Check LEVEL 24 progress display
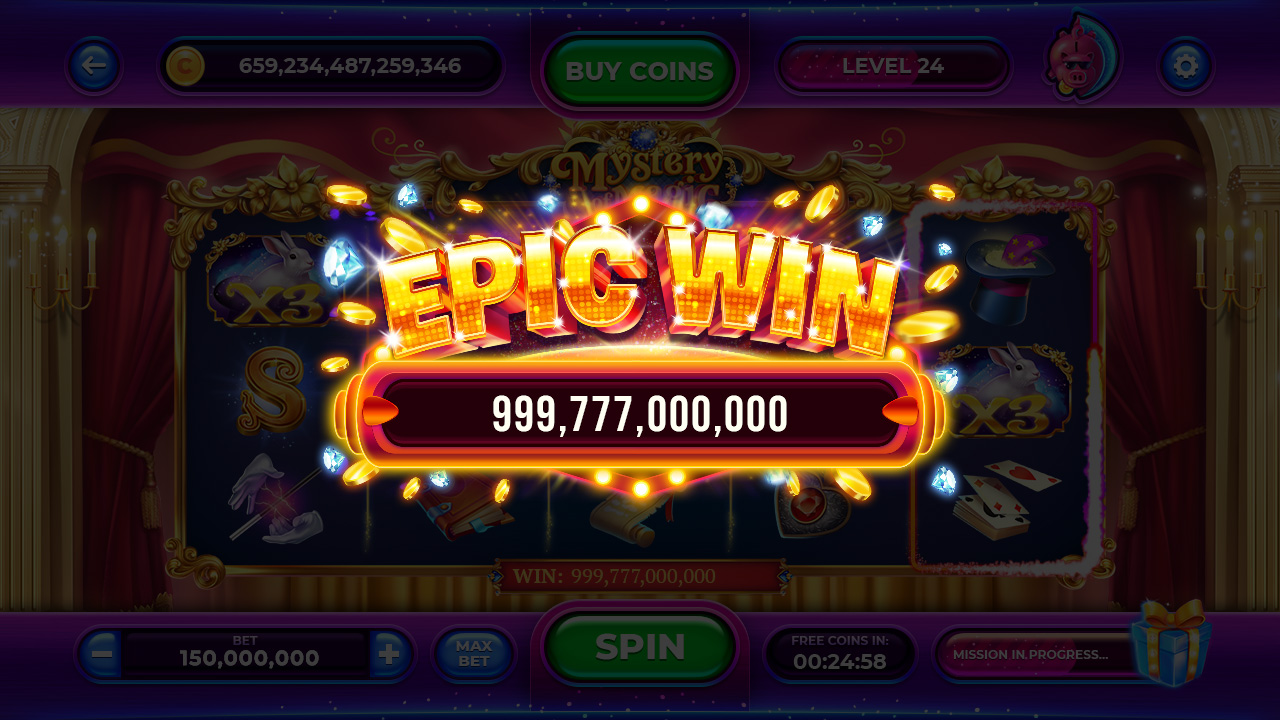This screenshot has height=720, width=1280. click(x=893, y=66)
